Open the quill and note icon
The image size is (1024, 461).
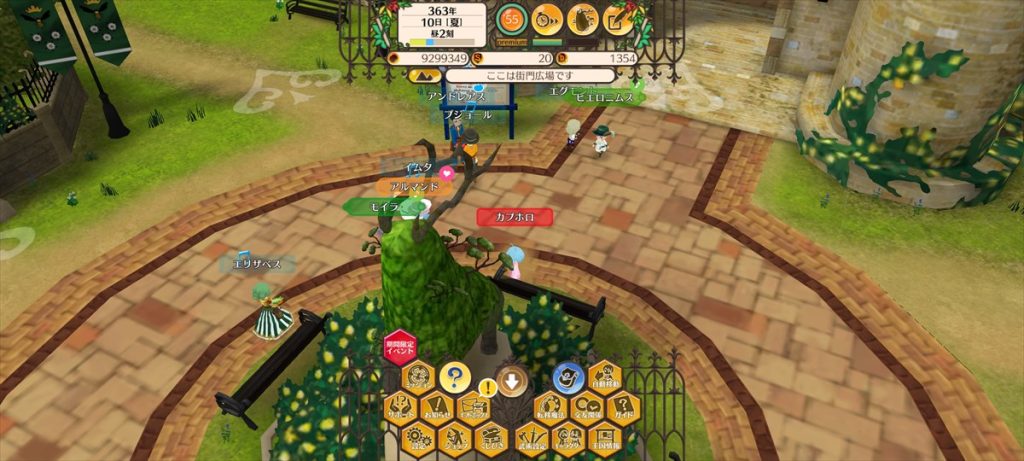coord(616,19)
